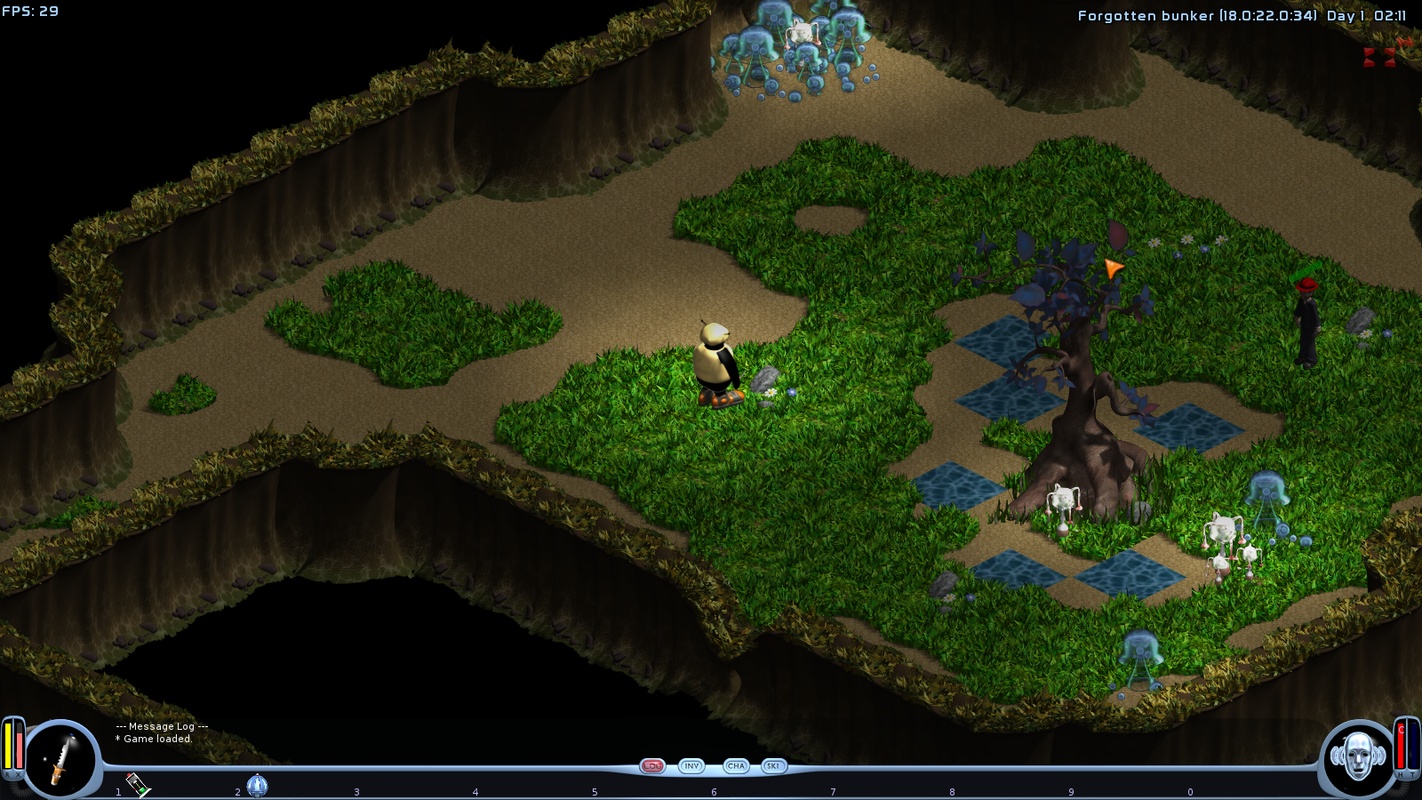Show the CHA character sheet
Screen dimensions: 1422x800
click(736, 766)
